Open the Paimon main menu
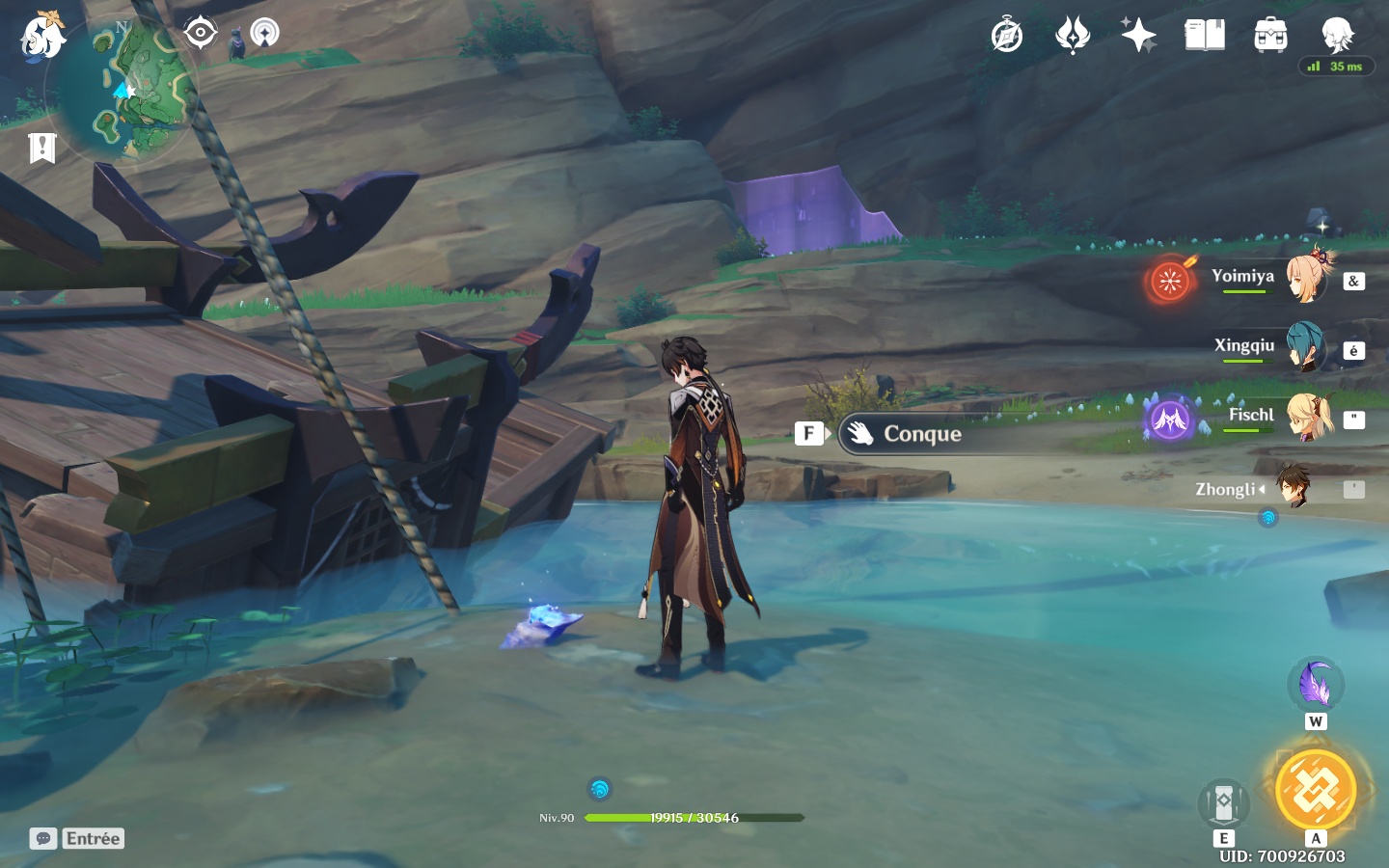 tap(42, 37)
